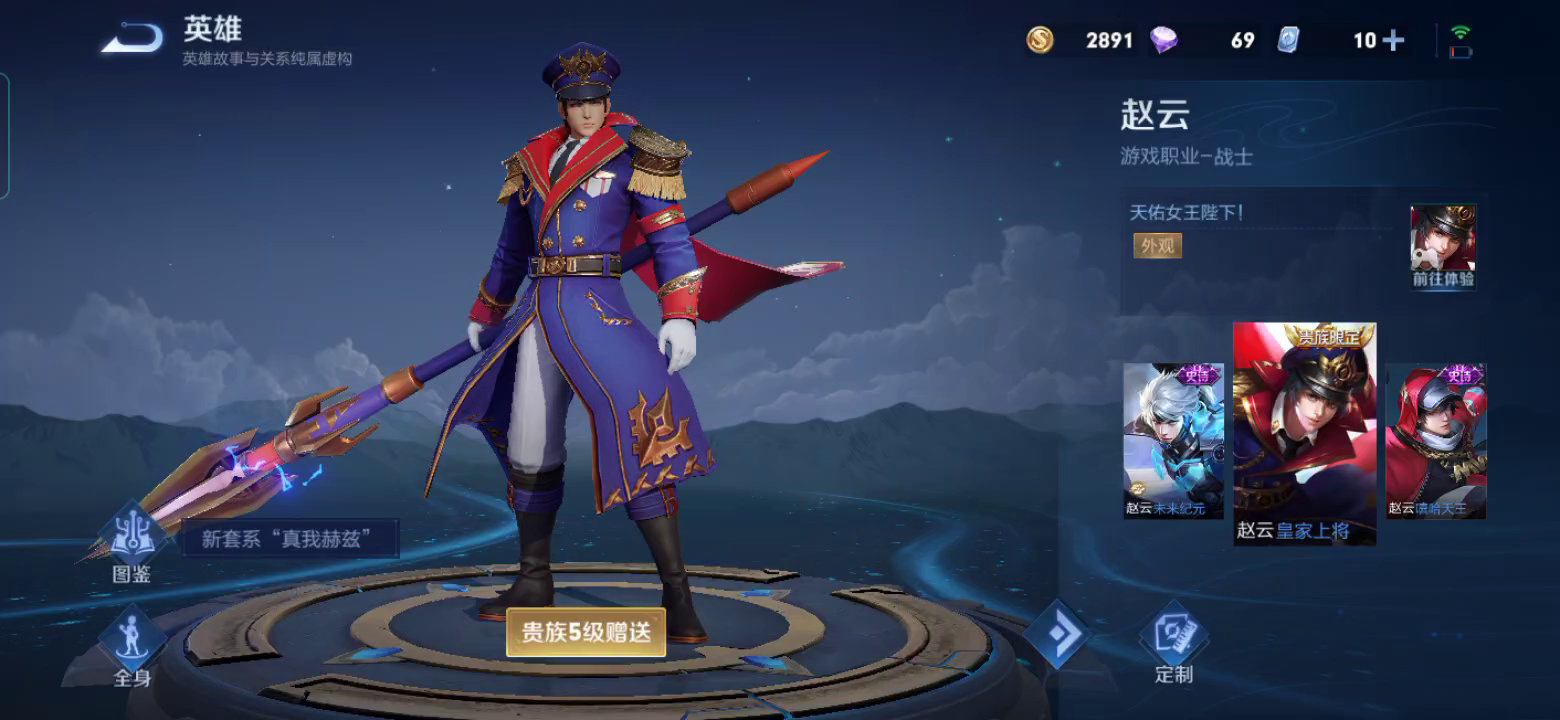Go back using the return arrow
1560x720 pixels.
click(132, 40)
